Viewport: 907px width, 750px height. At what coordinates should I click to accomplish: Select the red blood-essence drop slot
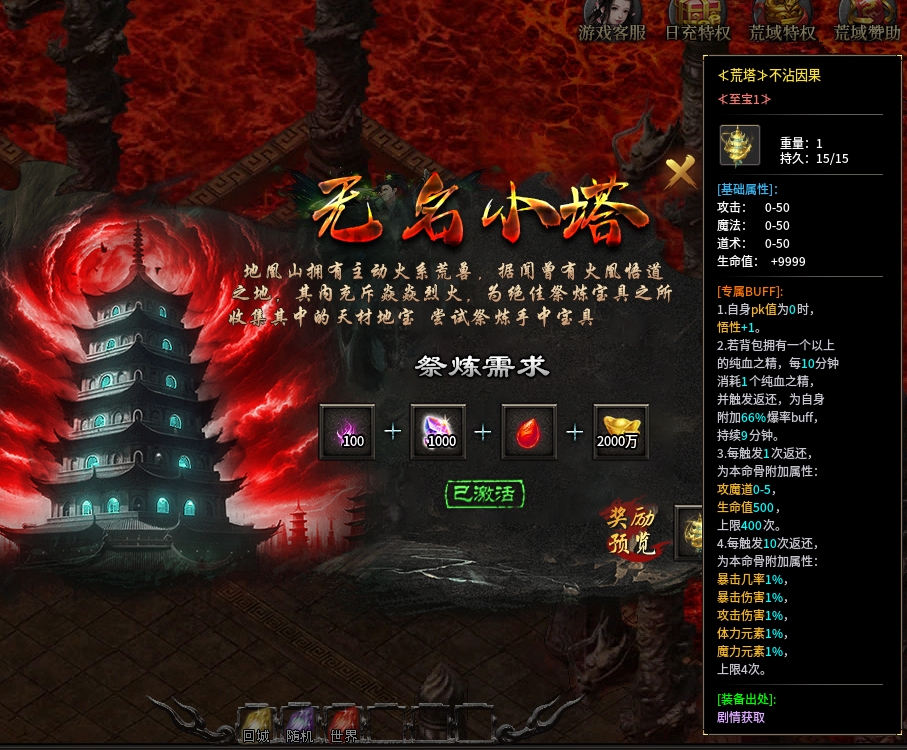[529, 432]
